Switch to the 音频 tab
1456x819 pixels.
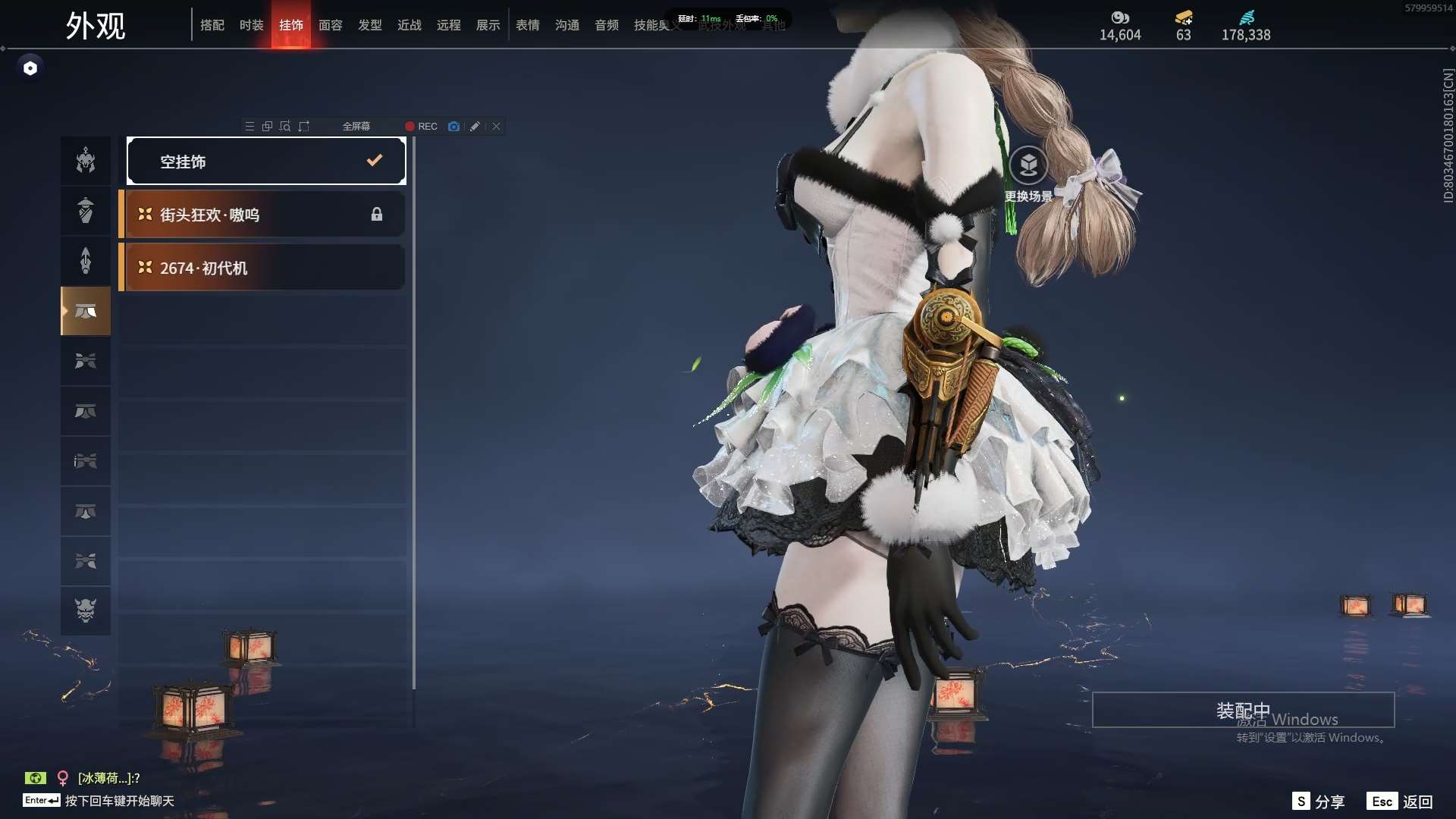pyautogui.click(x=607, y=25)
